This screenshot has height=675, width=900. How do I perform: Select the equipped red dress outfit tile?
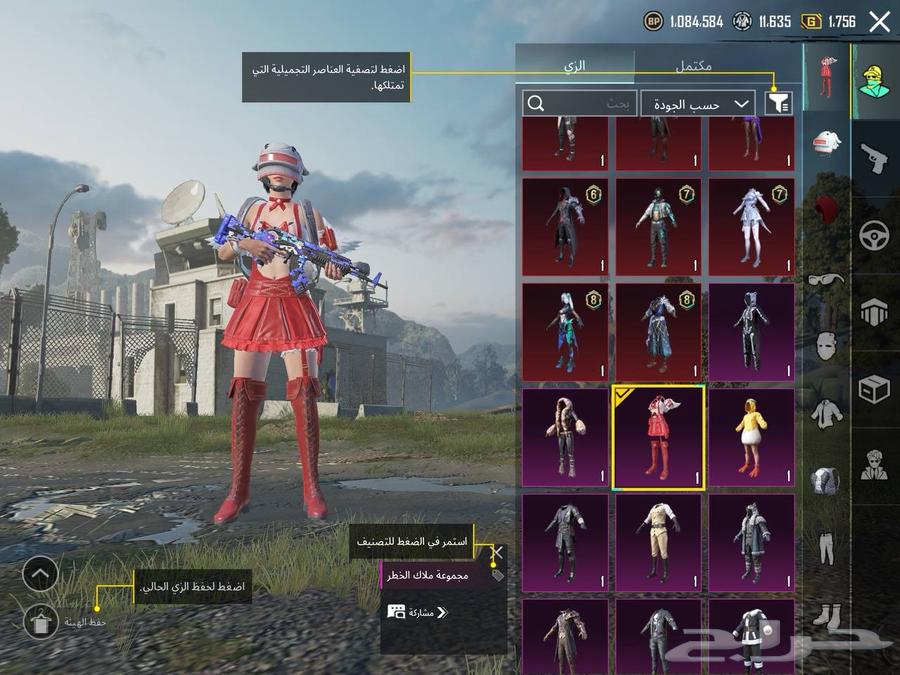[658, 438]
